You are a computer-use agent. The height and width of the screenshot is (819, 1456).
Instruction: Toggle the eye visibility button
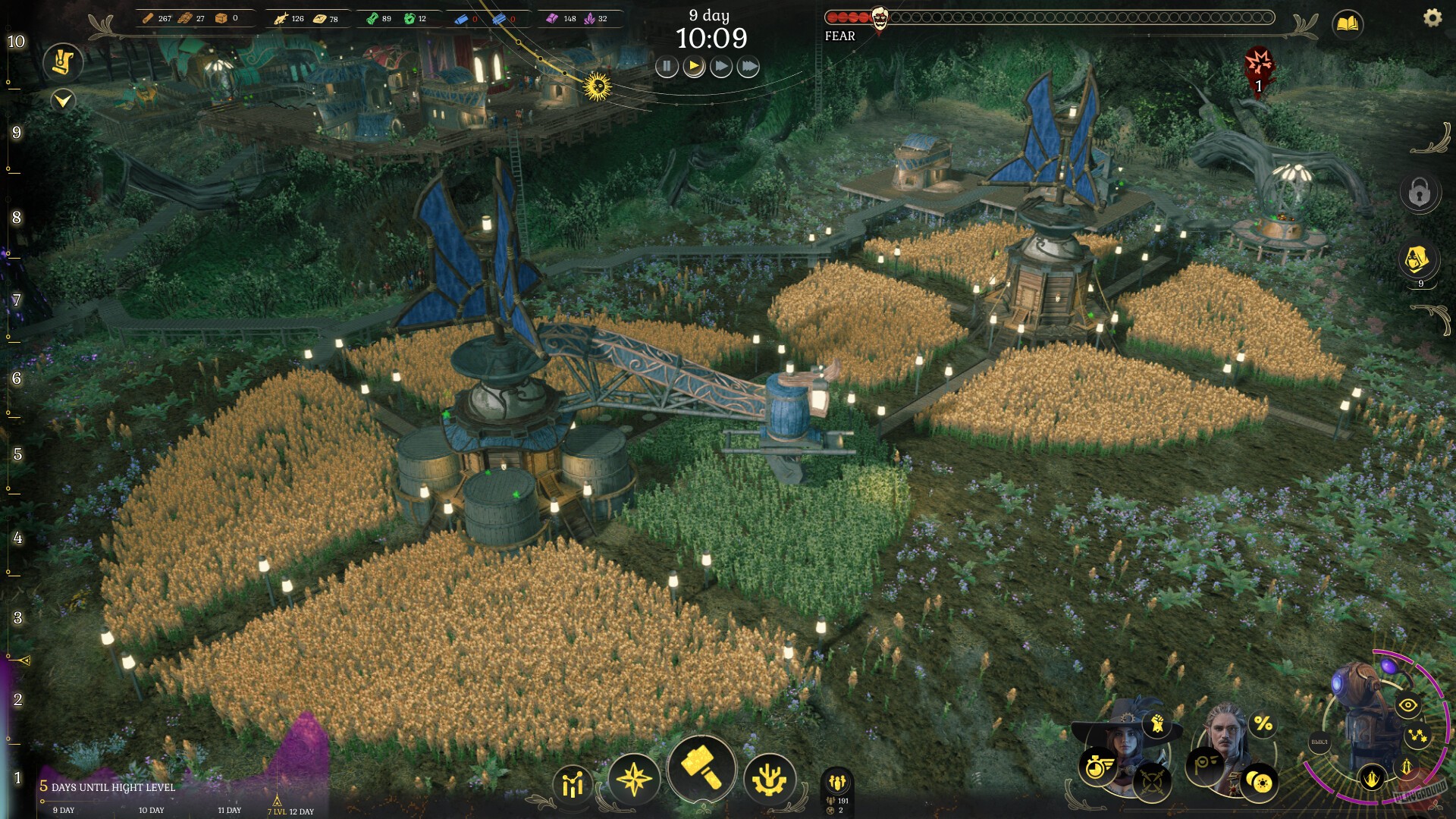click(1407, 705)
